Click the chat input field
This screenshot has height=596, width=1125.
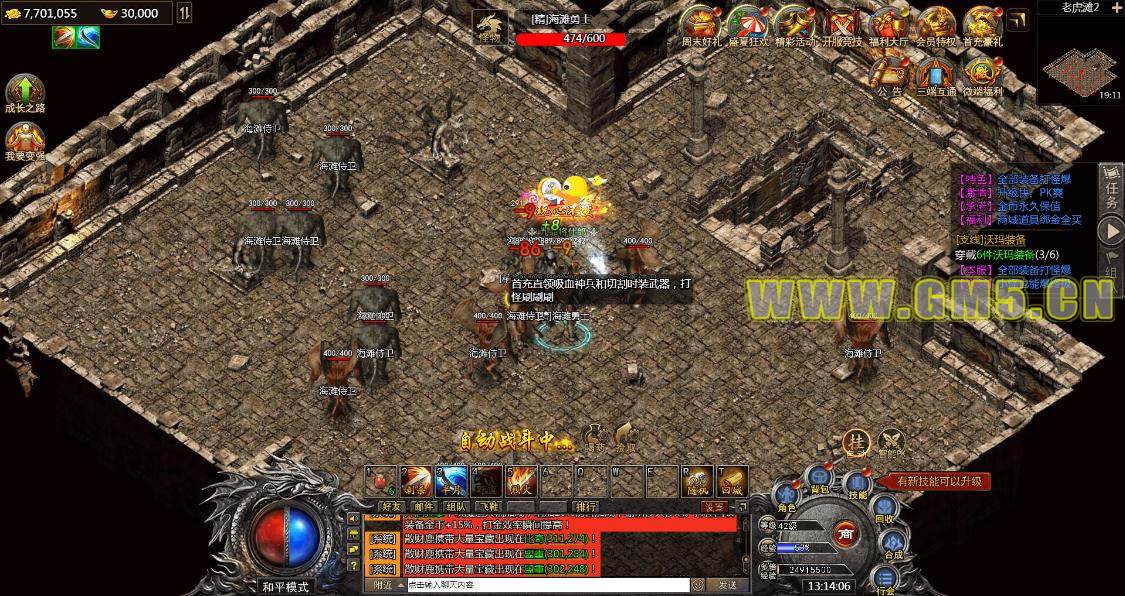(x=546, y=585)
